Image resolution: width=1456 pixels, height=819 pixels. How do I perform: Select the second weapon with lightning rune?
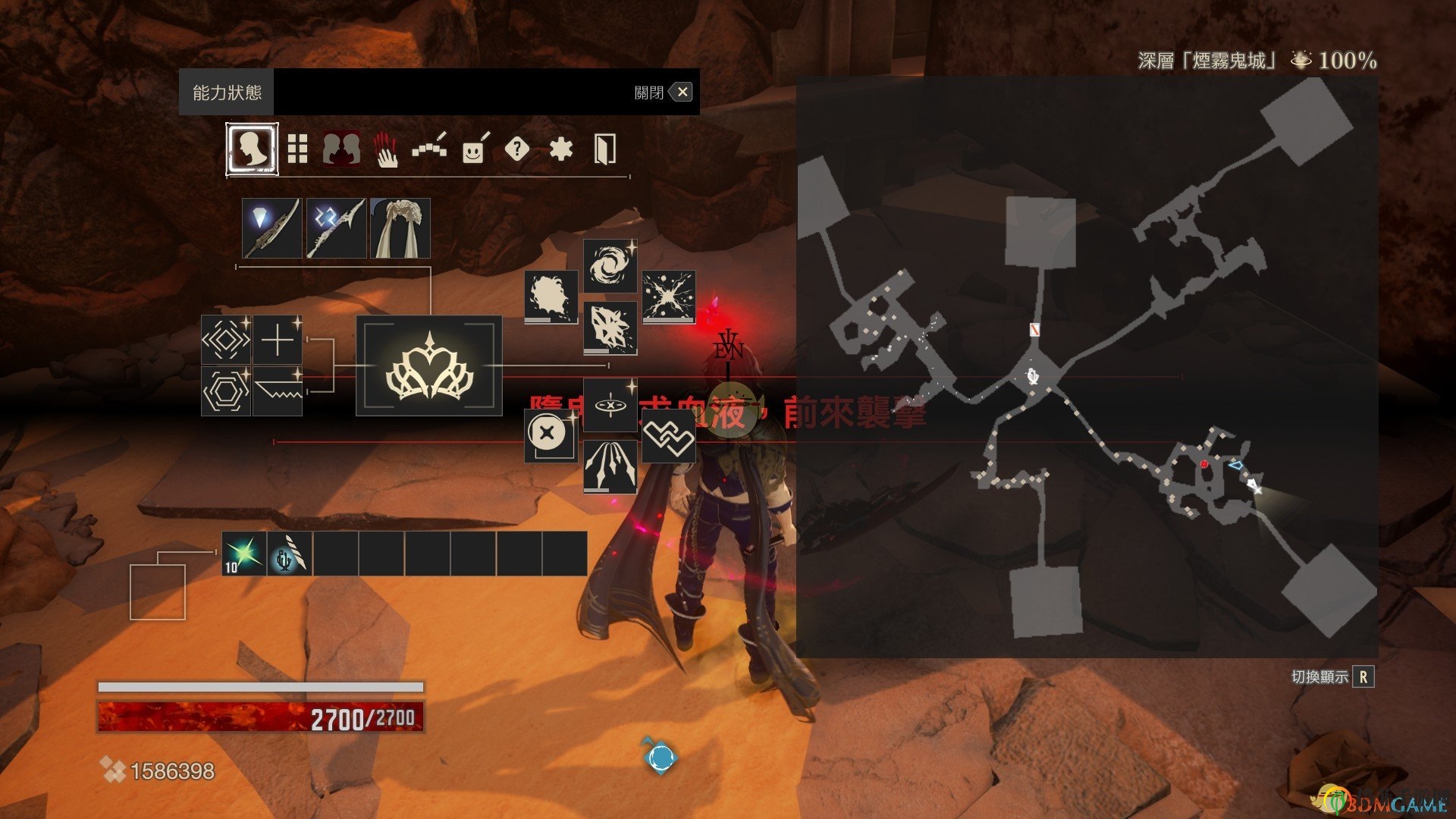point(336,228)
